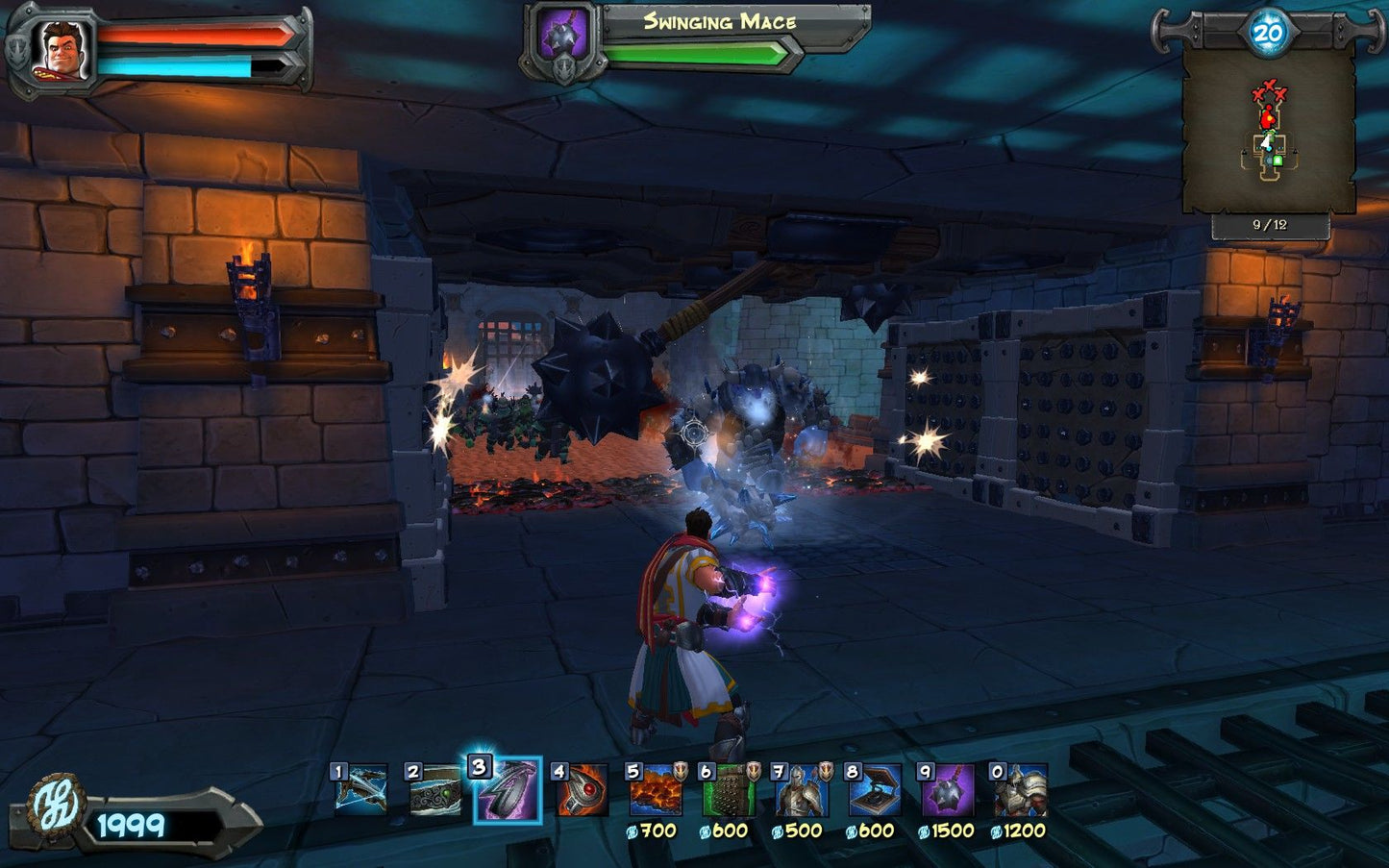Select the lava floor trap costing 700
The width and height of the screenshot is (1389, 868).
656,790
